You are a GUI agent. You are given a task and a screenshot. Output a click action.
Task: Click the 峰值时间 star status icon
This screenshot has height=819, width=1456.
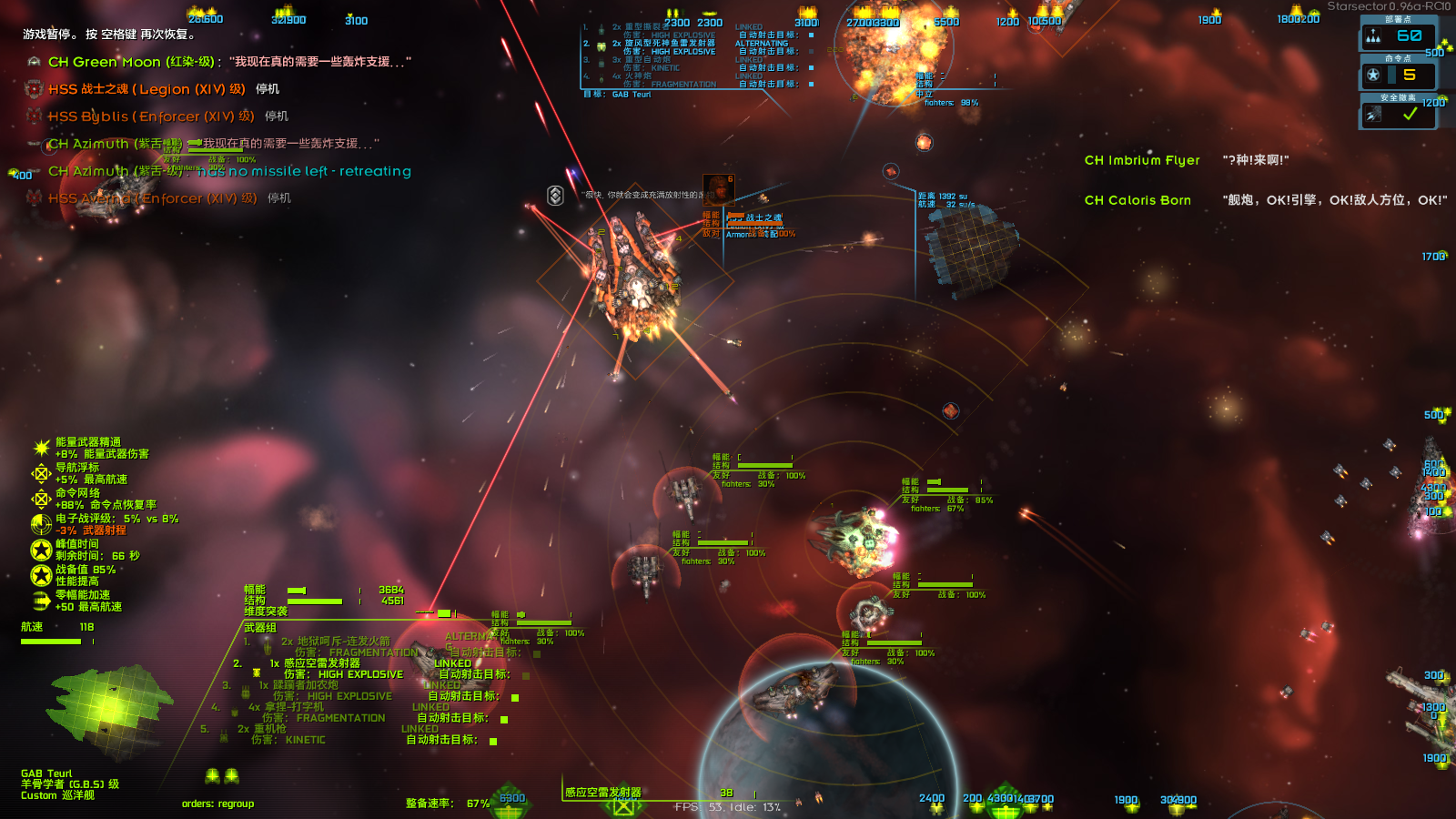(41, 550)
